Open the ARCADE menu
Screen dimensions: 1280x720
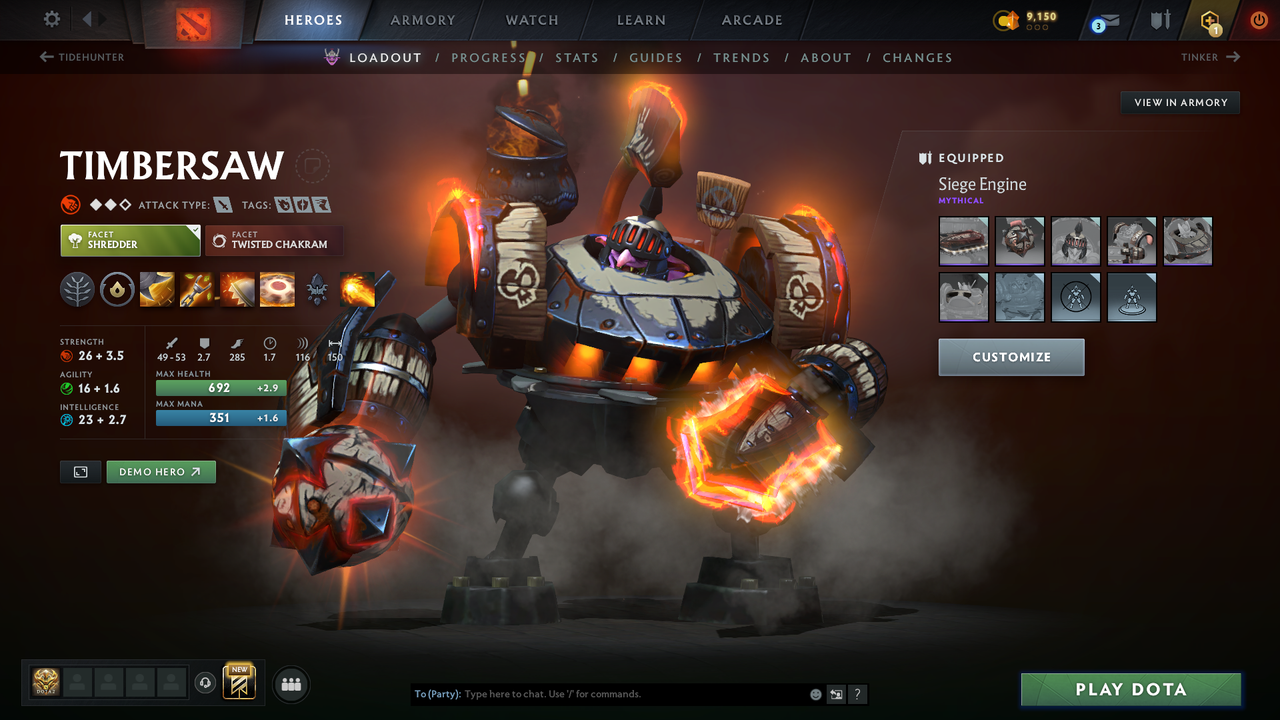751,19
